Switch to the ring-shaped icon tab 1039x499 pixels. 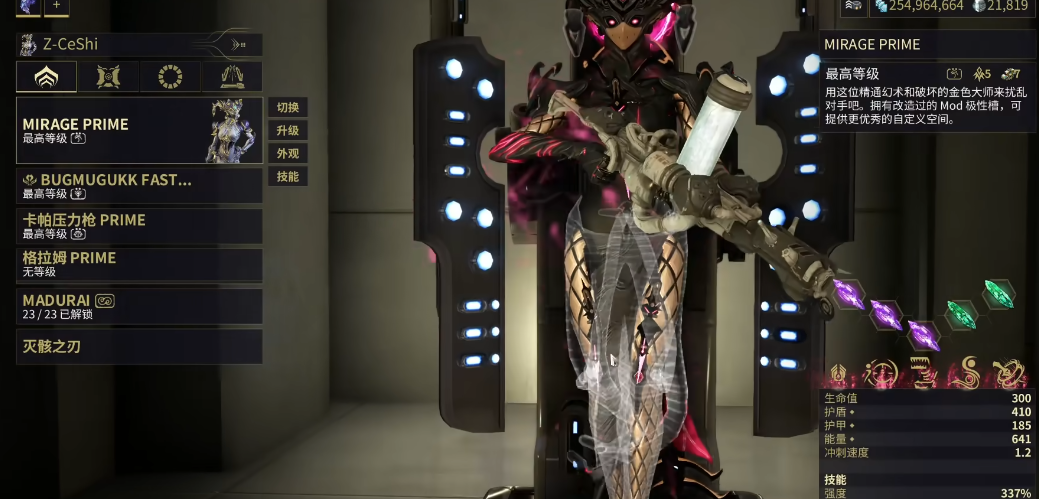pyautogui.click(x=170, y=77)
